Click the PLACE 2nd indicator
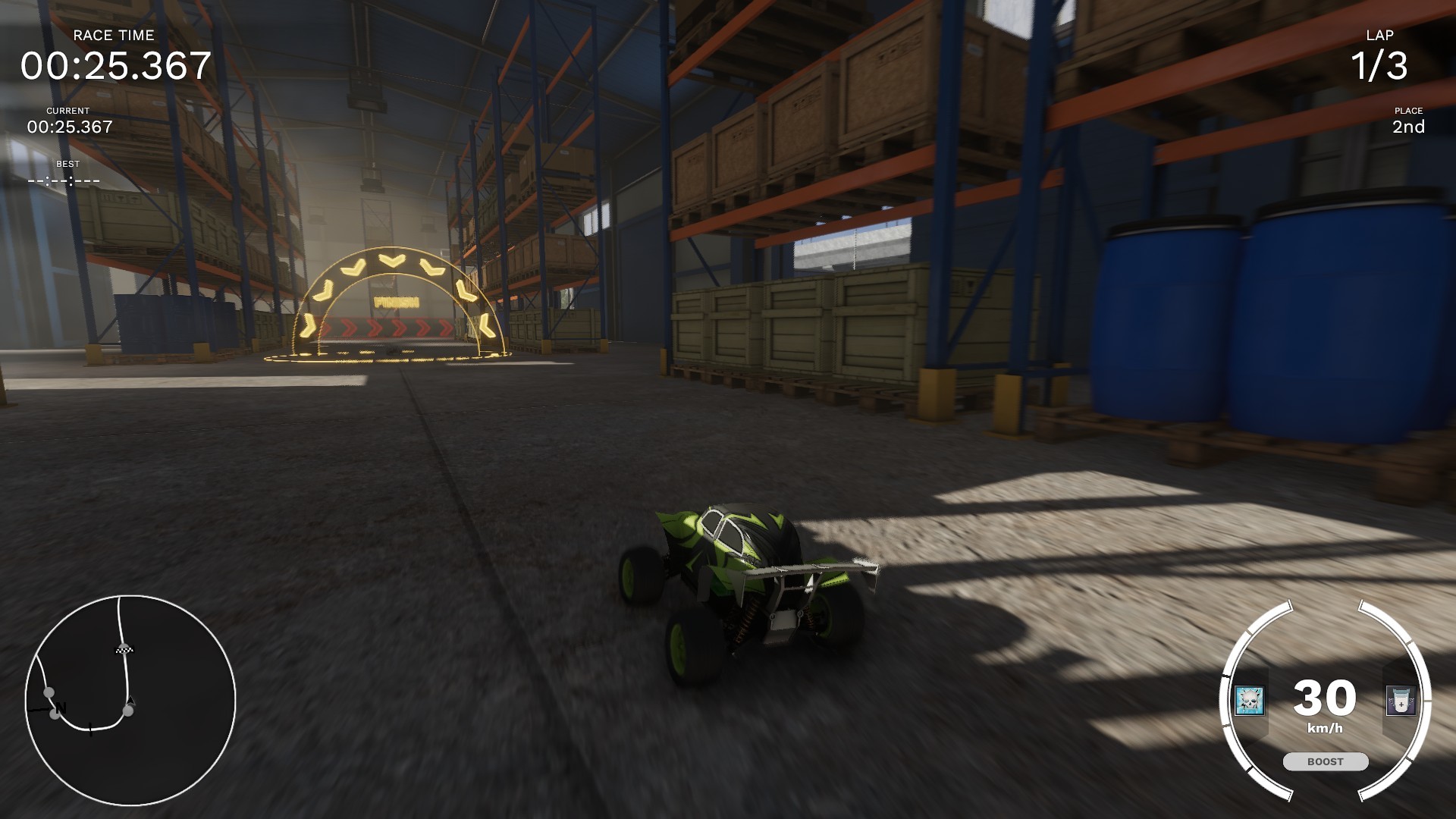The width and height of the screenshot is (1456, 819). [1407, 121]
